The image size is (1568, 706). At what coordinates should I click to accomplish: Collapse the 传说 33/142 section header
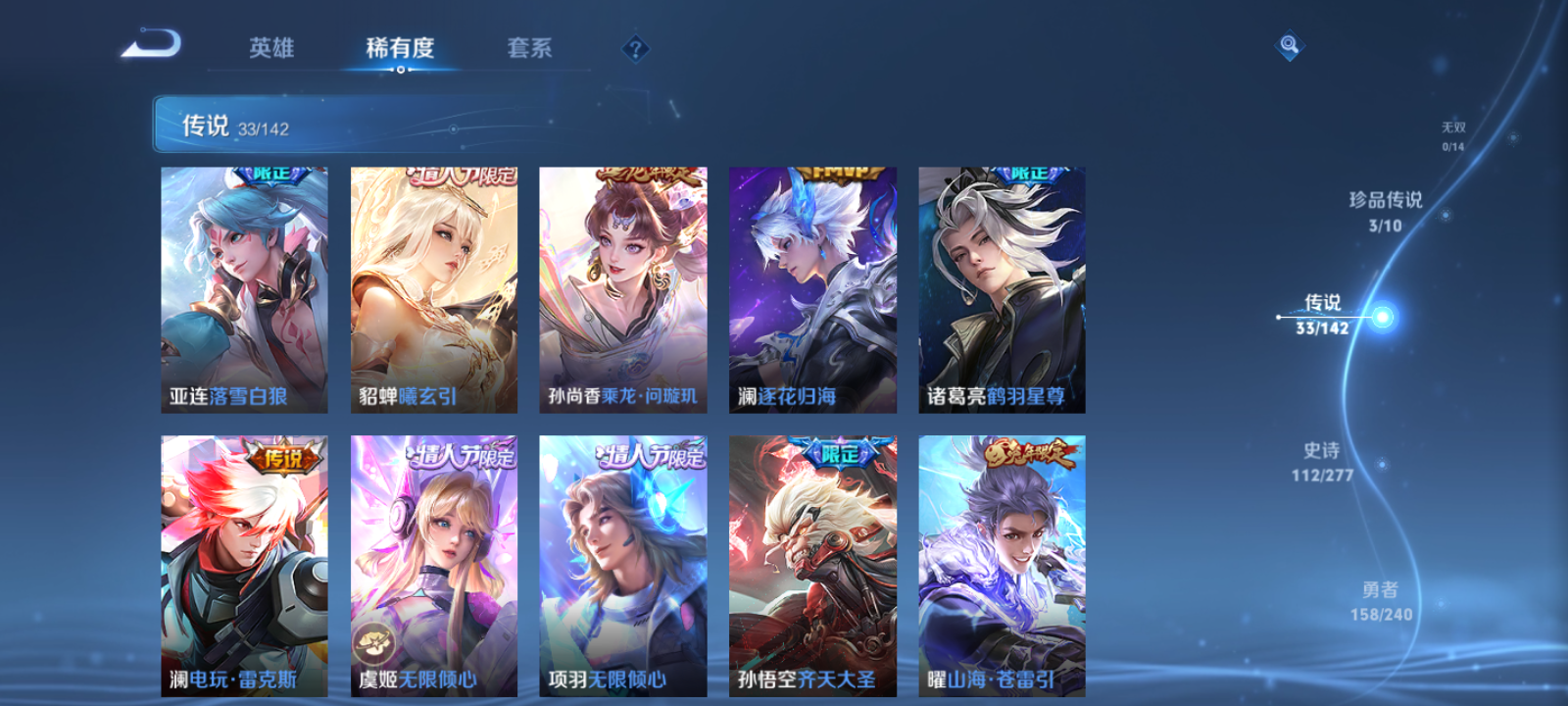pos(245,125)
